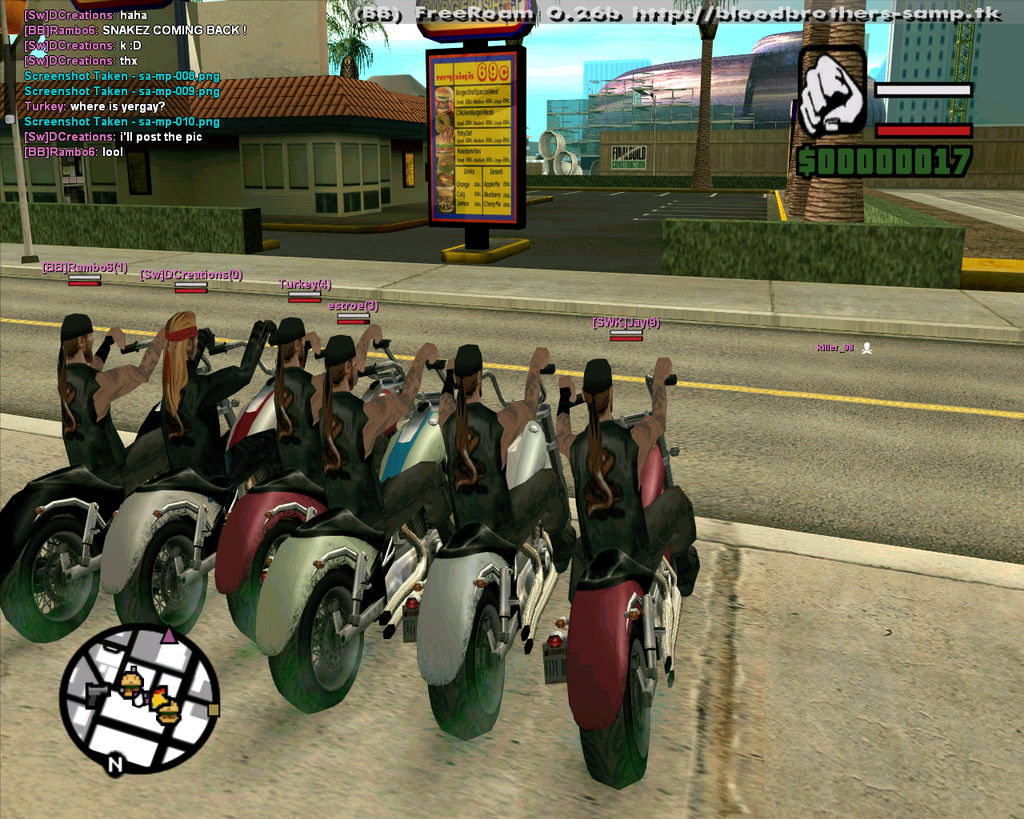1024x819 pixels.
Task: Click the skull icon beside killer_93
Action: pyautogui.click(x=867, y=348)
